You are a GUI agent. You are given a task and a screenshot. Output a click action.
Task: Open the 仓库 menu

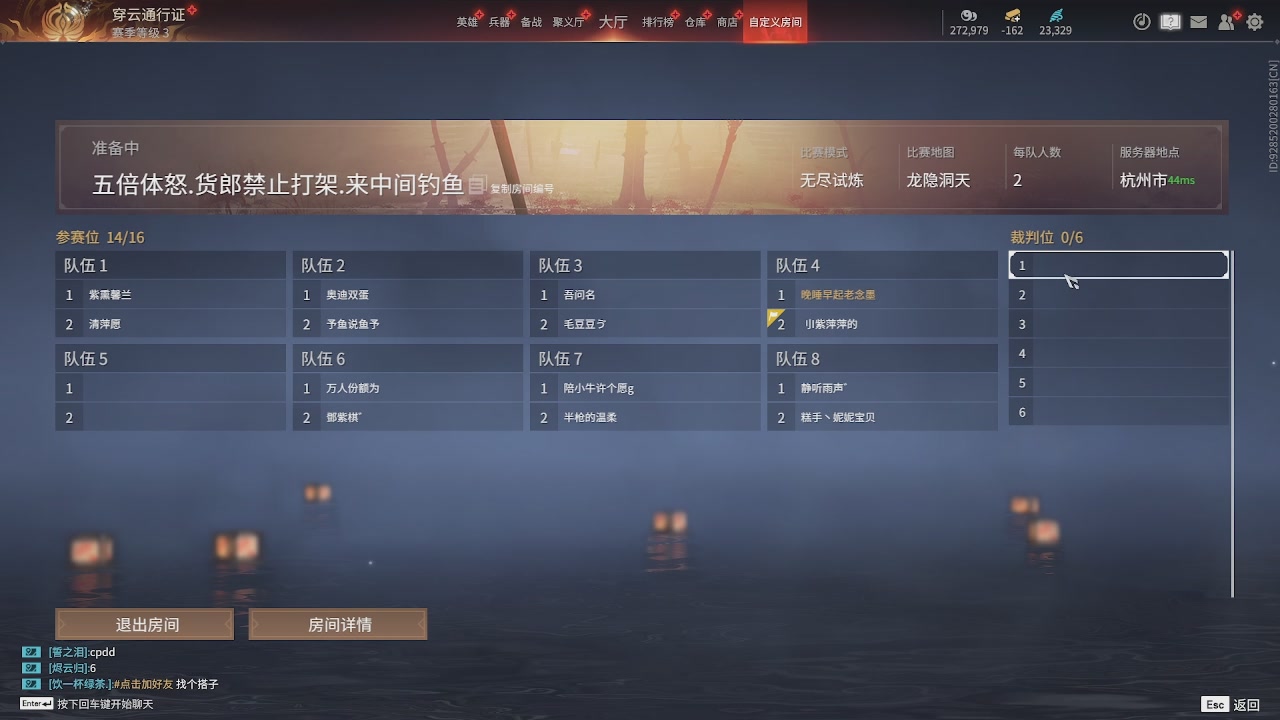[x=694, y=20]
